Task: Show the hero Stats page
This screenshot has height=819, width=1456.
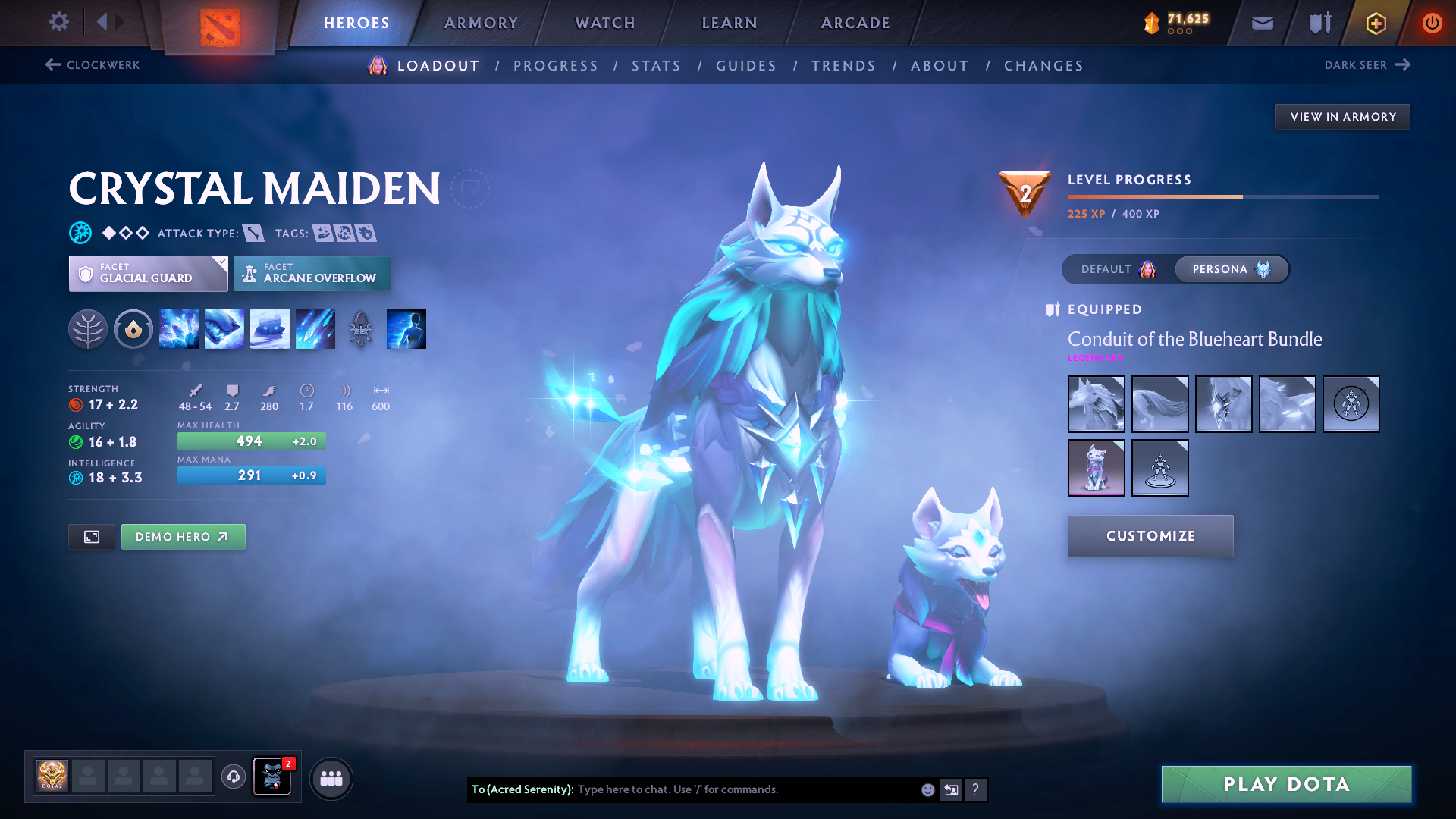Action: click(x=656, y=66)
